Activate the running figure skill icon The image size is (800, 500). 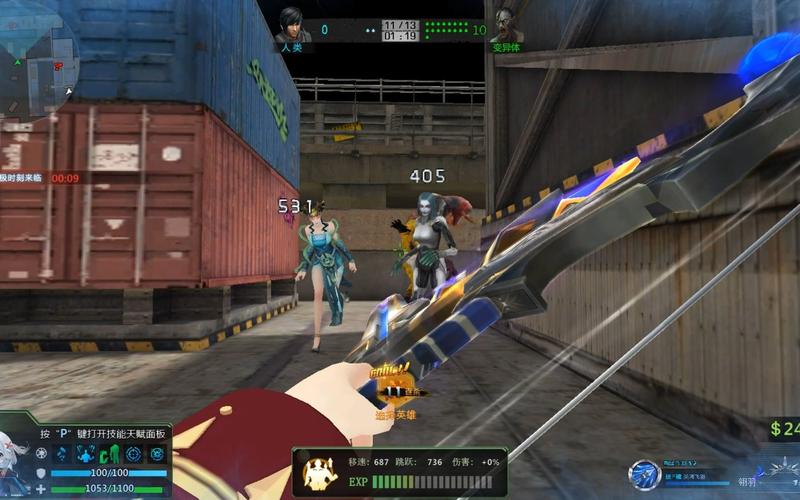click(x=61, y=454)
